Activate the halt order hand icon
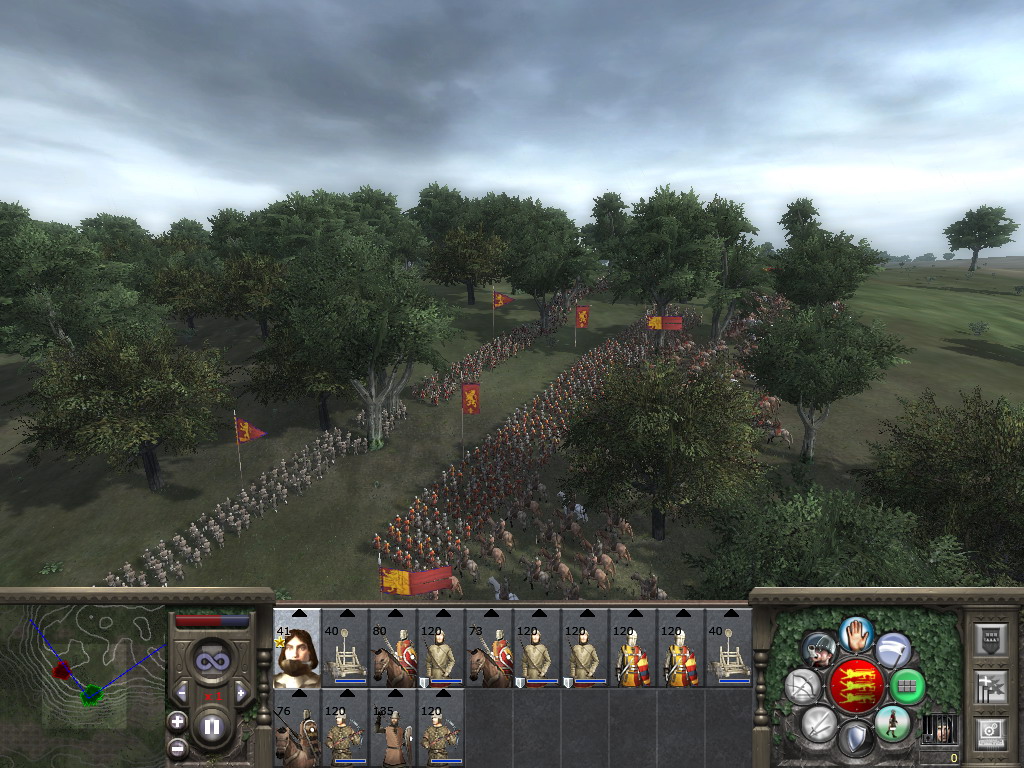This screenshot has height=768, width=1024. 857,633
